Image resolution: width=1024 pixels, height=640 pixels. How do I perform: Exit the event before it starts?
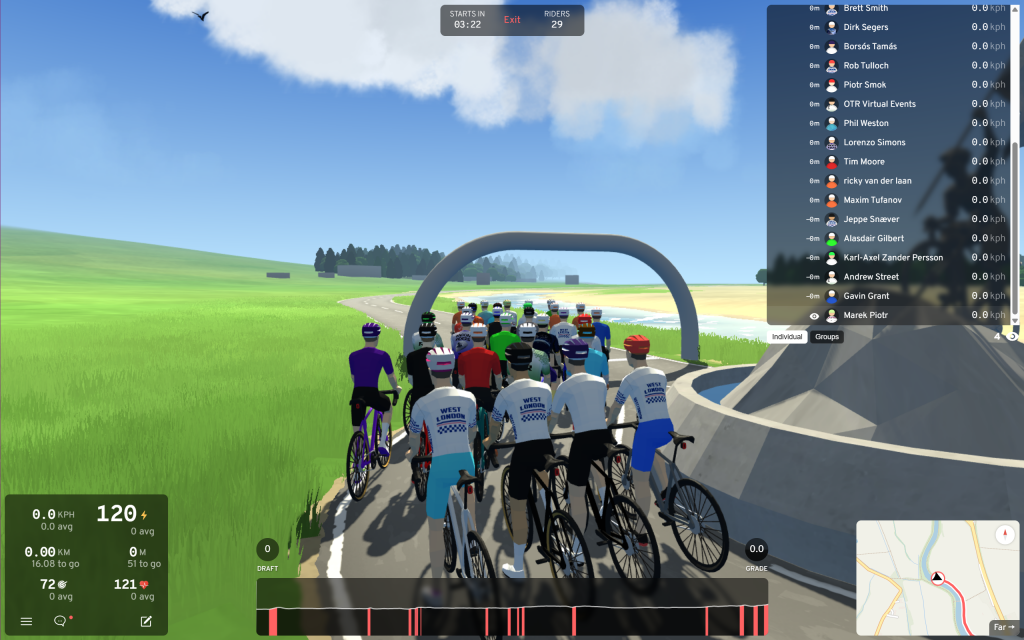point(512,20)
